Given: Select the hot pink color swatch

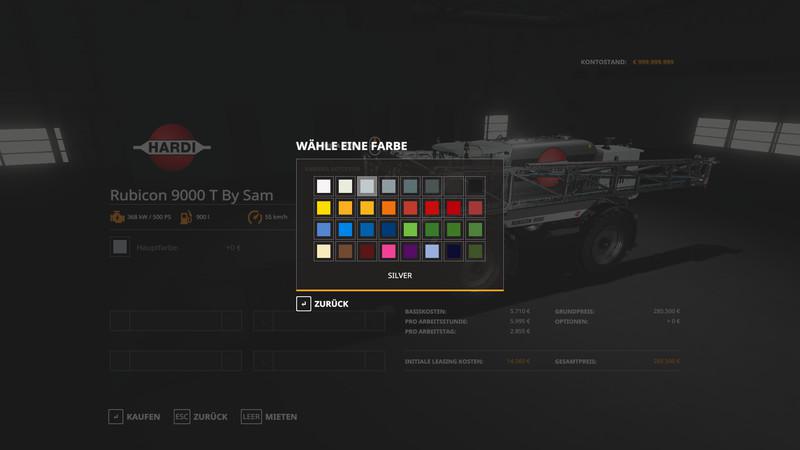Looking at the screenshot, I should click(388, 251).
